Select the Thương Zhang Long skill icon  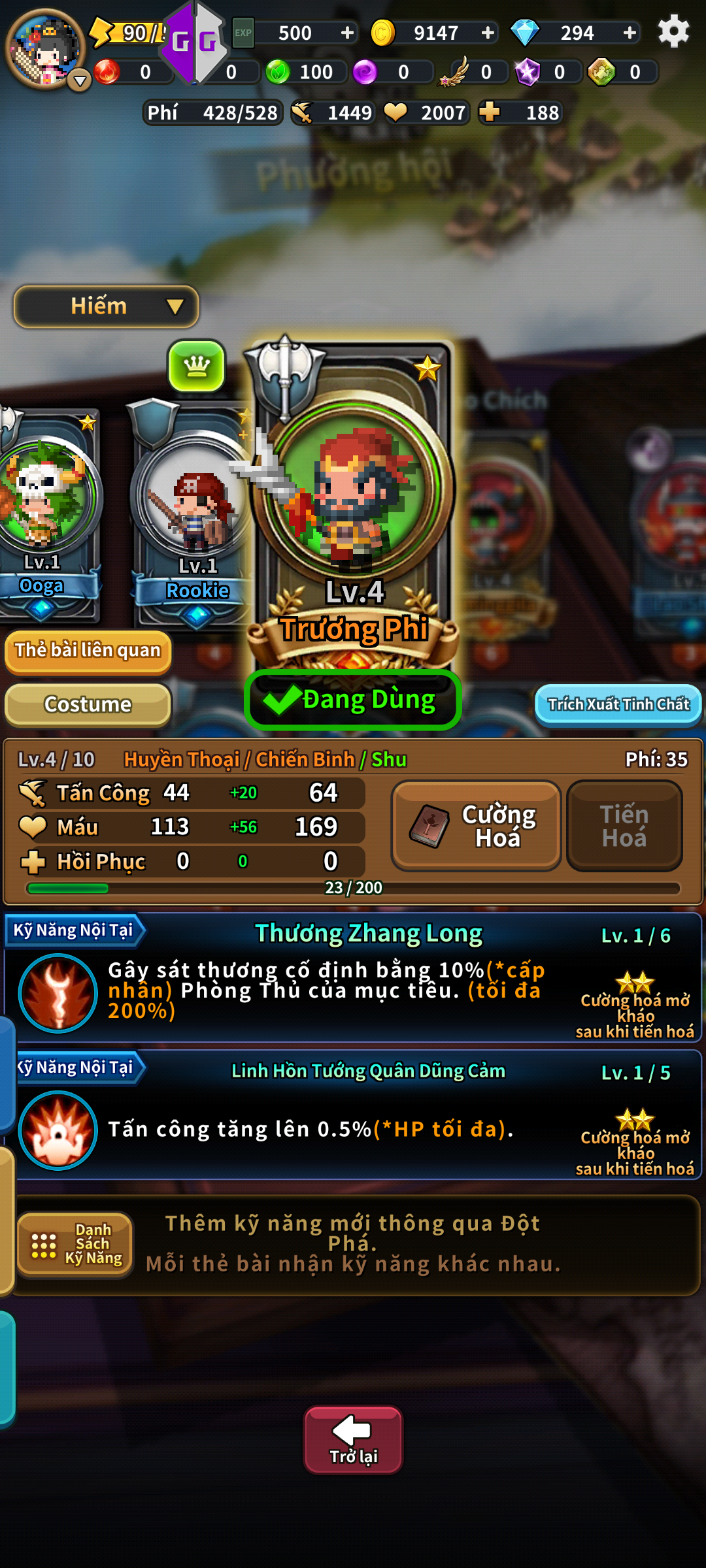58,993
